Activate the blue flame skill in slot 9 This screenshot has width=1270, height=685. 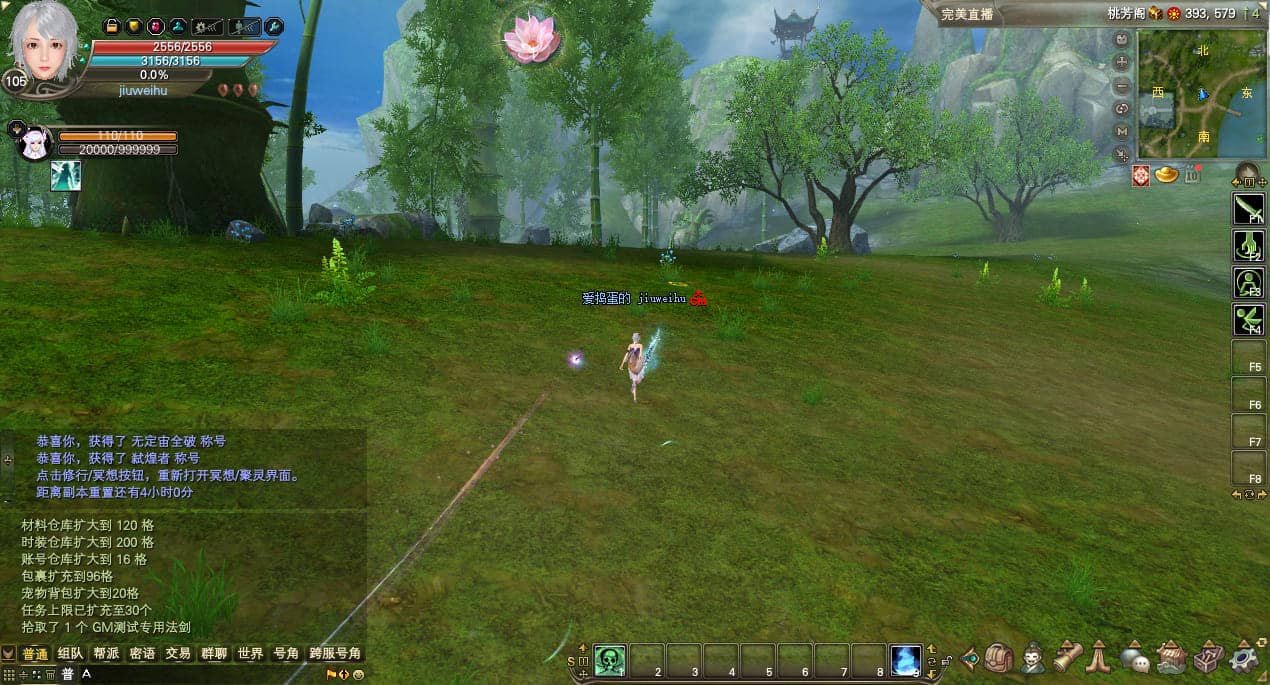(x=906, y=659)
